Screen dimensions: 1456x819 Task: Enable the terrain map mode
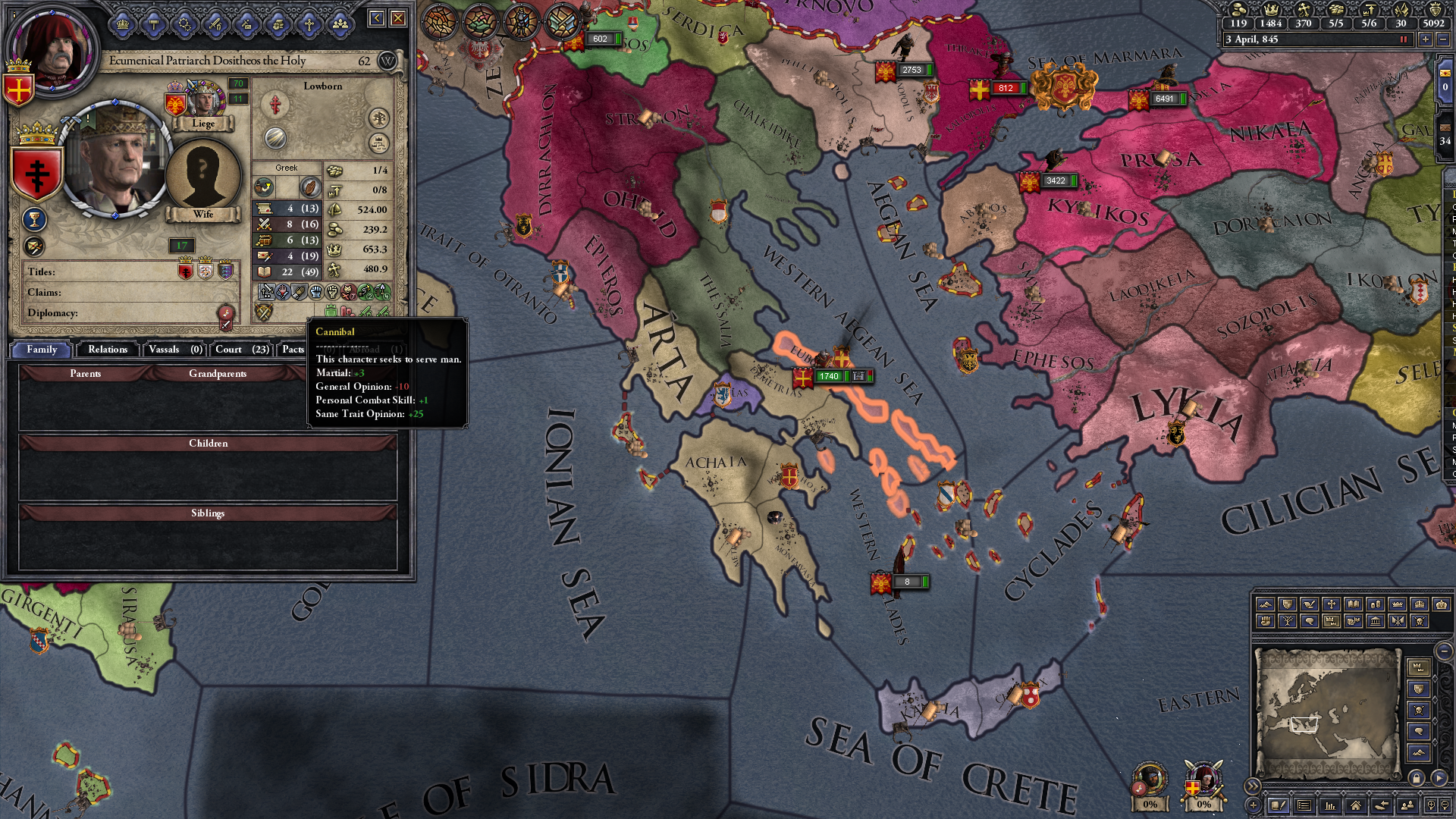click(x=1265, y=604)
